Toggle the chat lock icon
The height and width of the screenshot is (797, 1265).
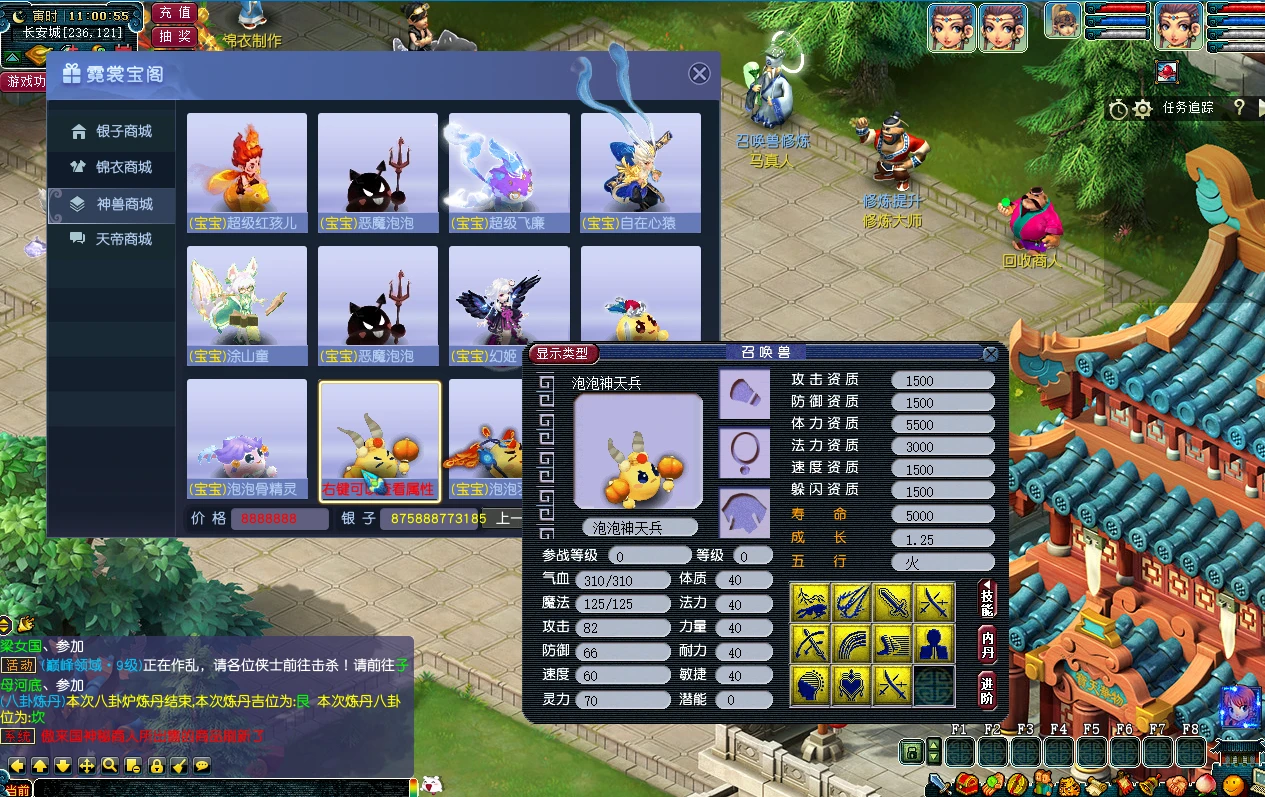click(156, 766)
